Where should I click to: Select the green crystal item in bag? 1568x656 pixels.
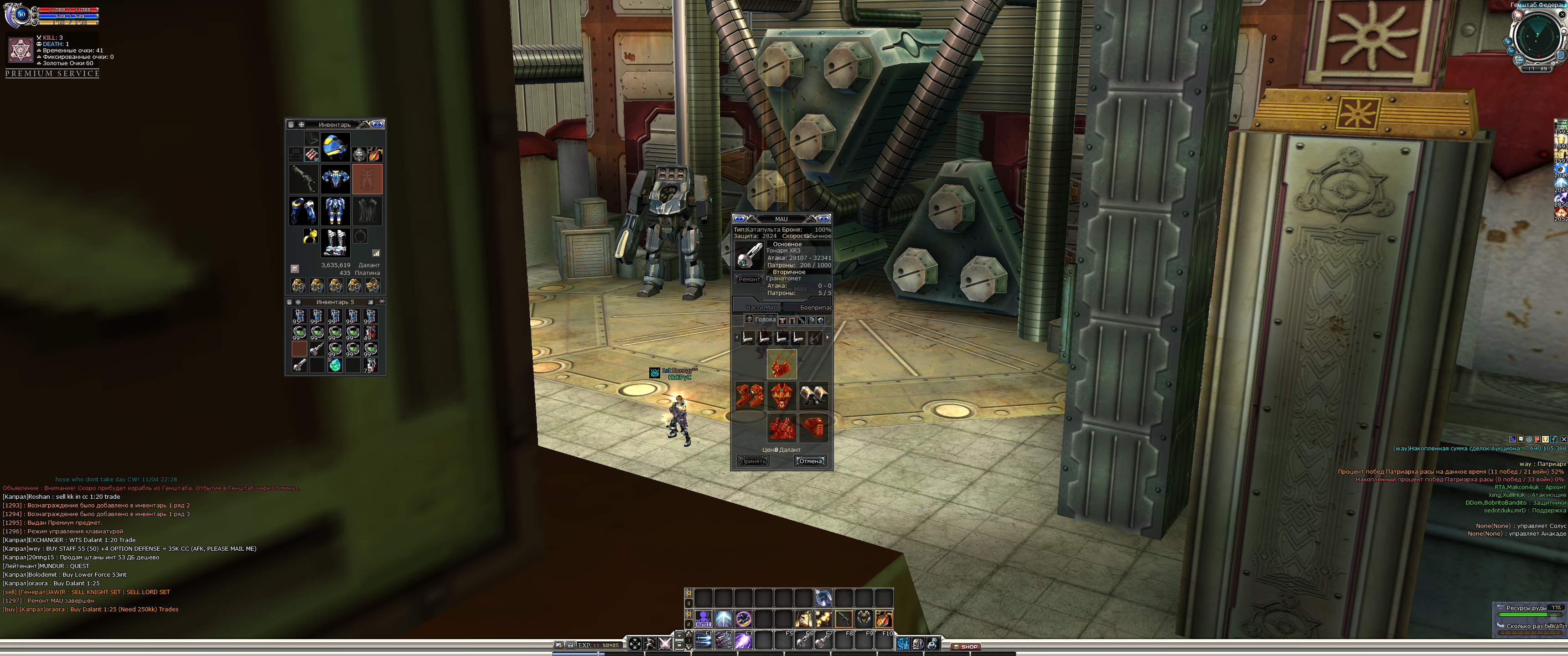pyautogui.click(x=334, y=365)
